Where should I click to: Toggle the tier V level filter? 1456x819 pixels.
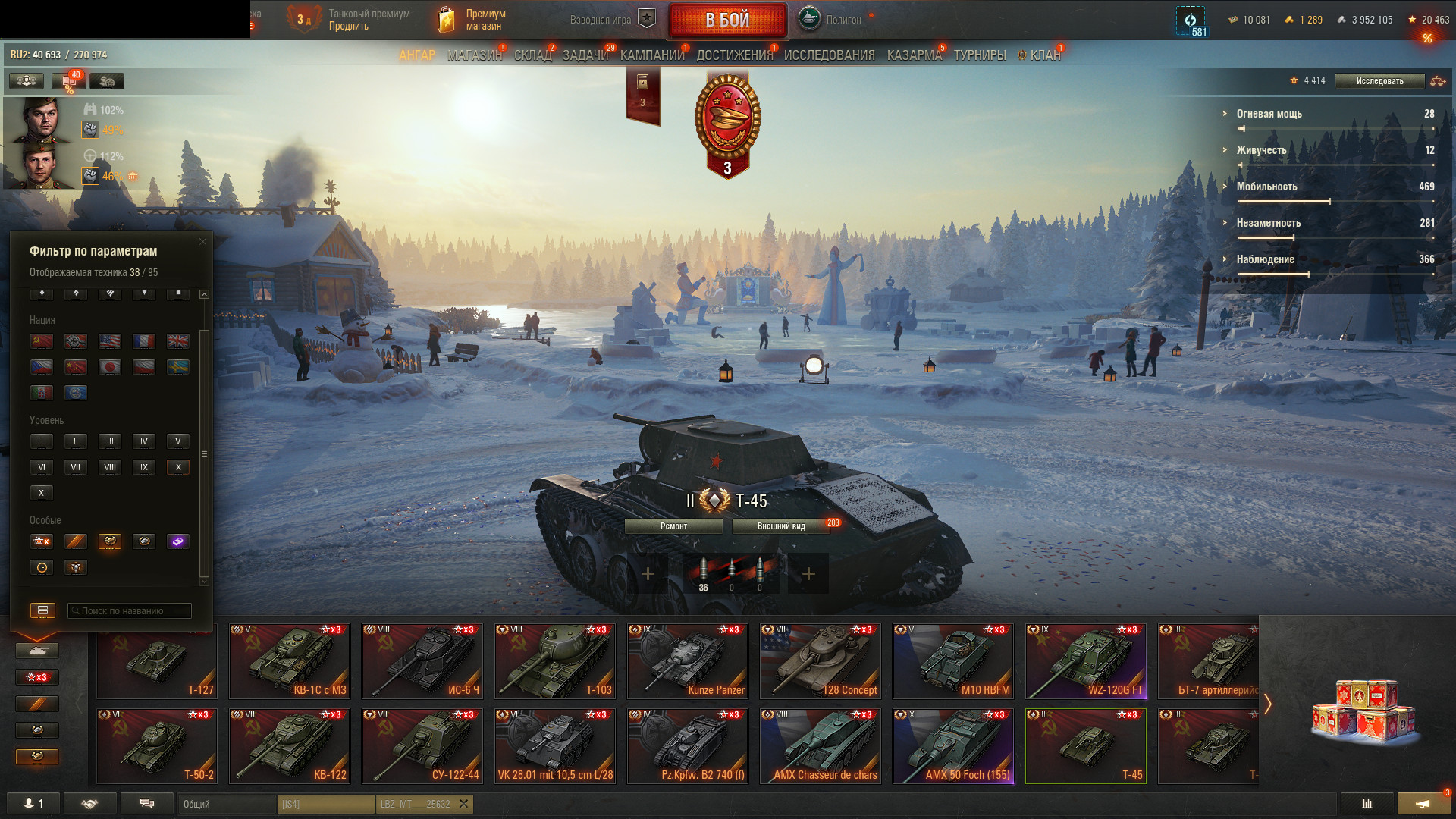178,441
